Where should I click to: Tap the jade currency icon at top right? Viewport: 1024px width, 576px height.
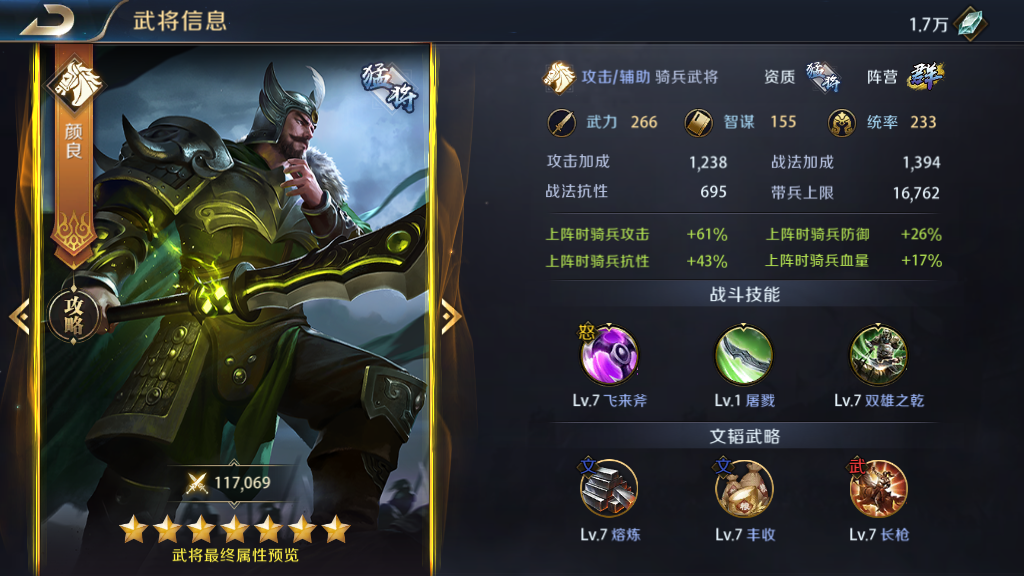pyautogui.click(x=970, y=24)
